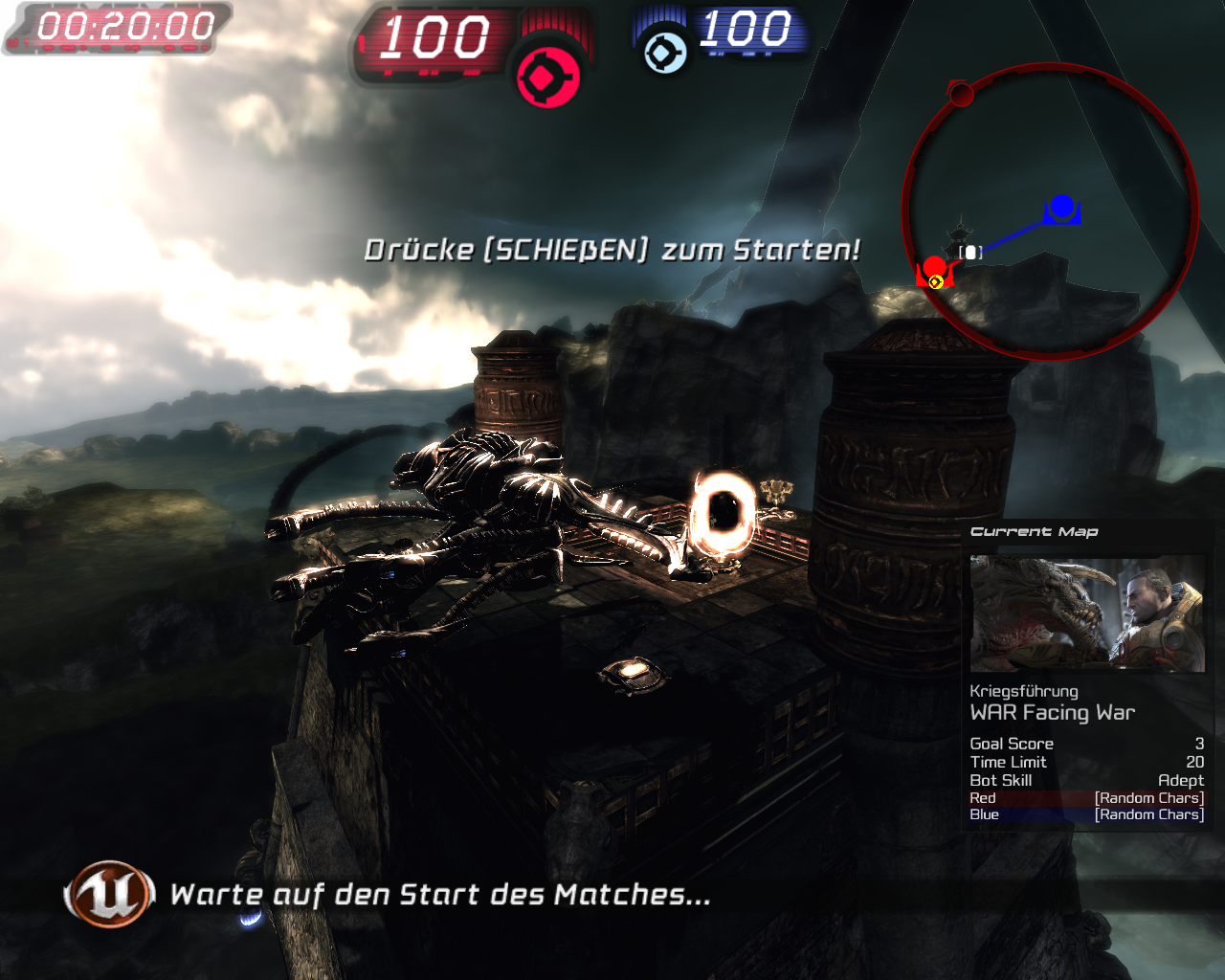Select the WAR Facing War map title
The width and height of the screenshot is (1225, 980).
(x=1052, y=712)
